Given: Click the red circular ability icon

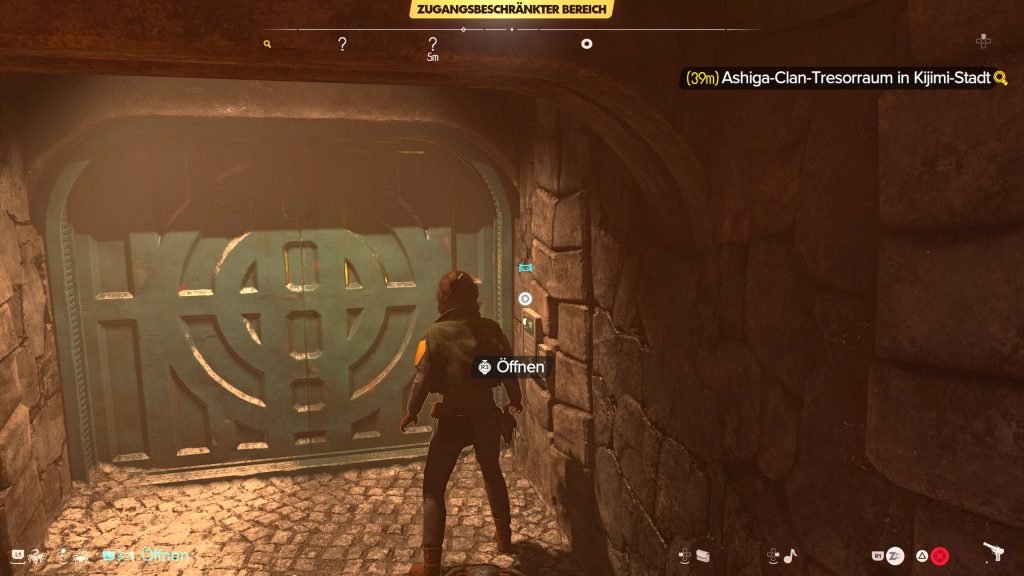Looking at the screenshot, I should click(x=939, y=555).
